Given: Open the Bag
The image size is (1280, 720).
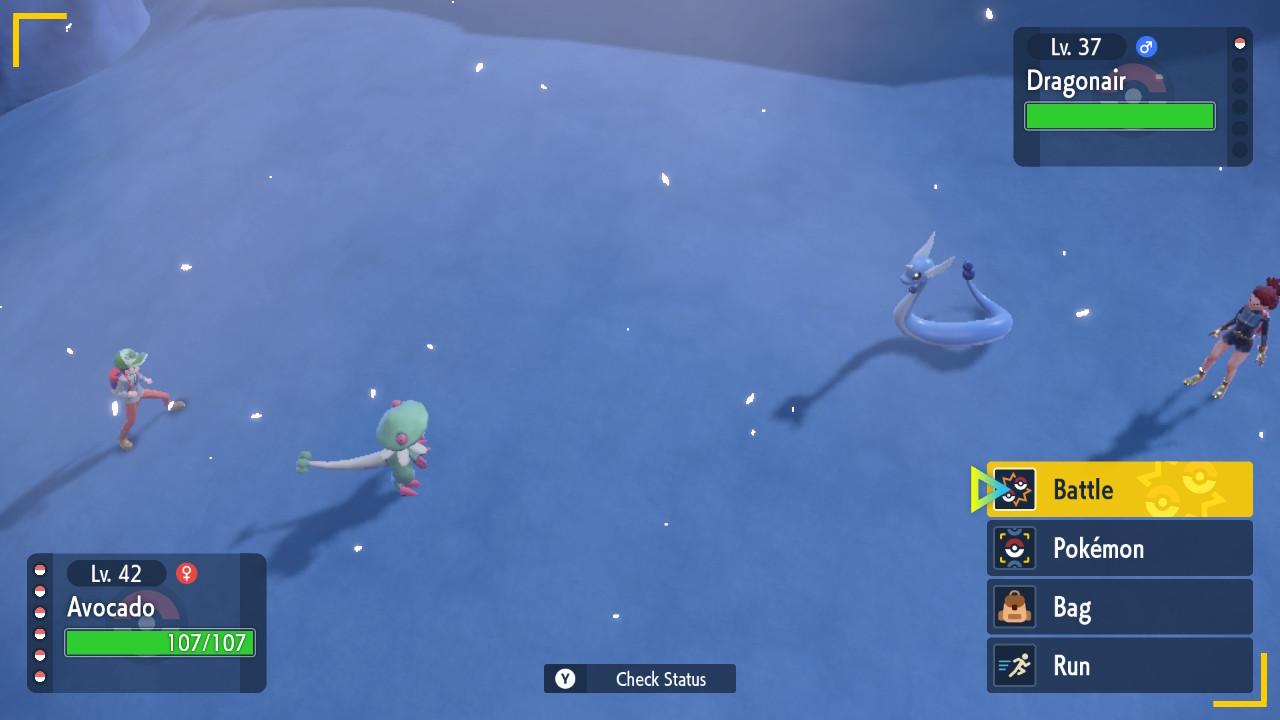Looking at the screenshot, I should pos(1119,607).
